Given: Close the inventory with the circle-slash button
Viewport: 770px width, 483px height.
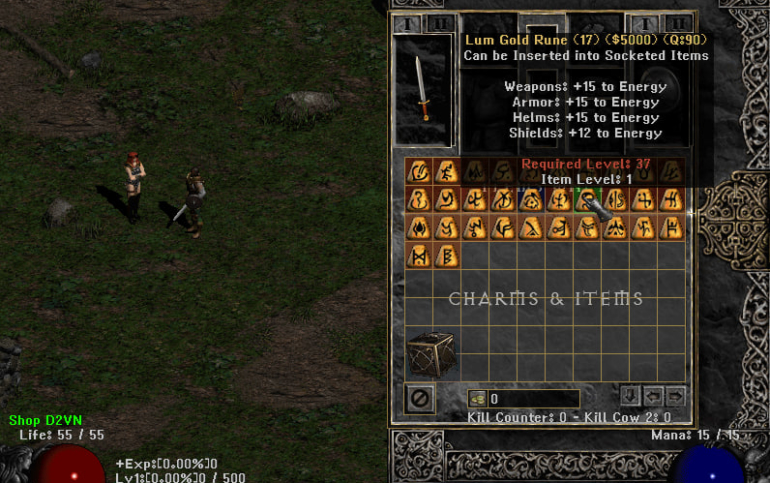Looking at the screenshot, I should 420,398.
